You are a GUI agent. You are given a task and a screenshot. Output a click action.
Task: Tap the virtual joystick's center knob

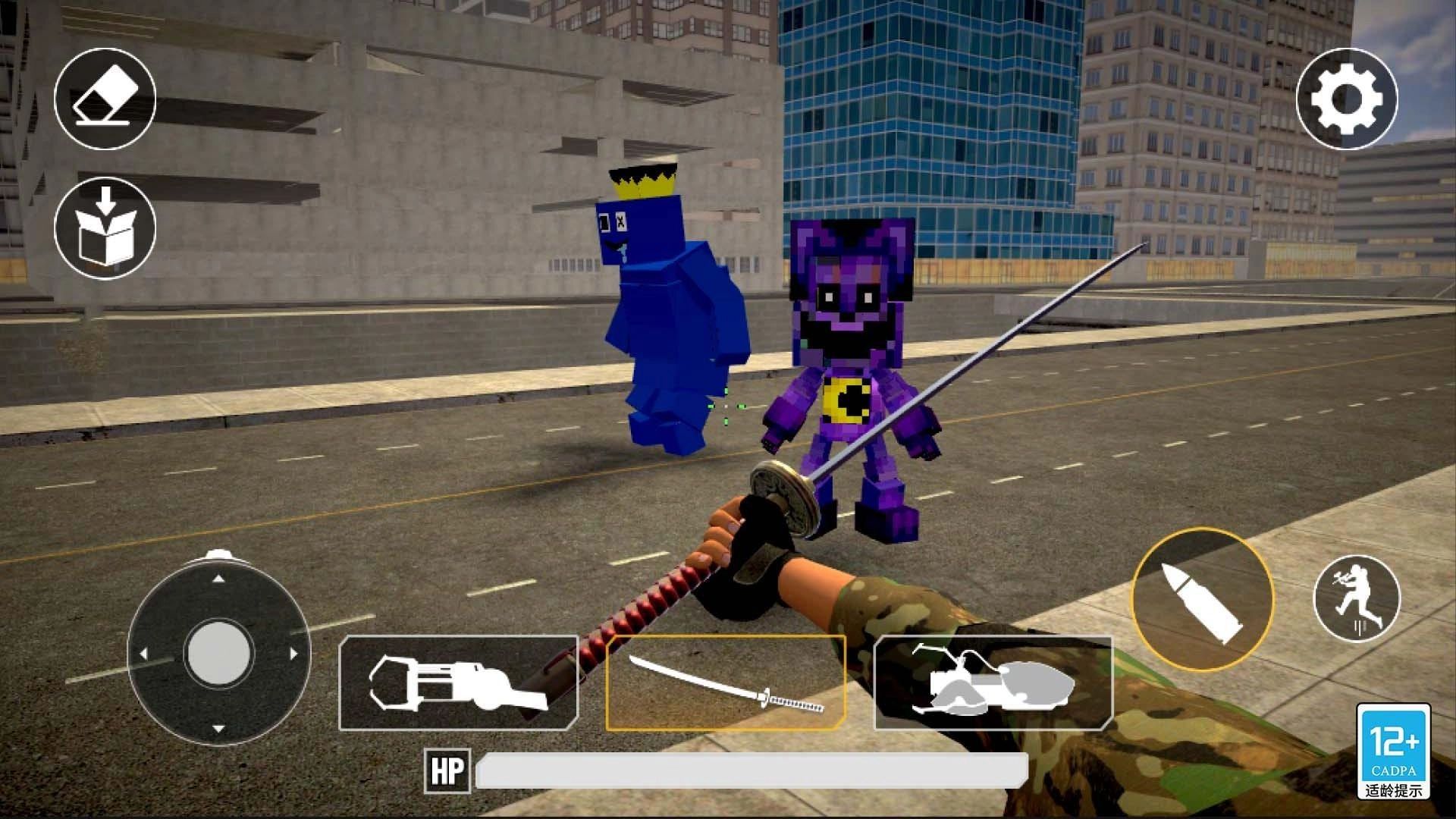[x=218, y=652]
